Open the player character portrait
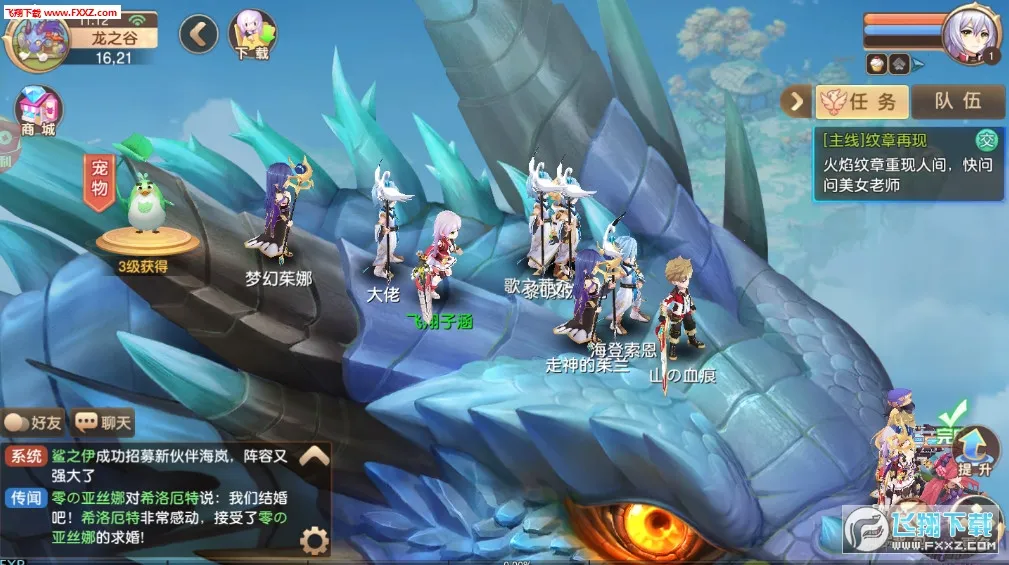Screen dimensions: 1009x565 click(x=970, y=35)
